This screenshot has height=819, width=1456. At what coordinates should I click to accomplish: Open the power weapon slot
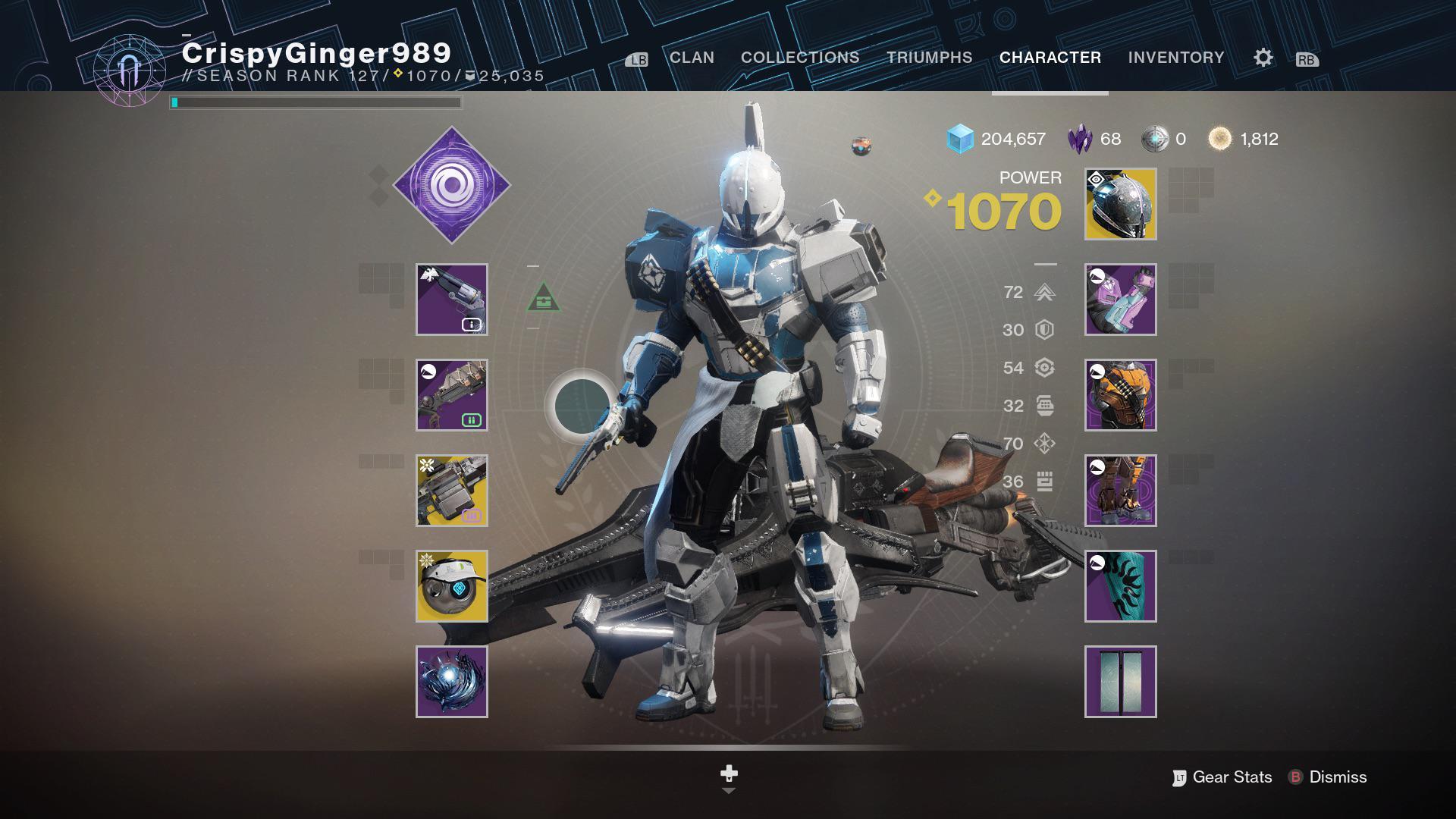453,491
